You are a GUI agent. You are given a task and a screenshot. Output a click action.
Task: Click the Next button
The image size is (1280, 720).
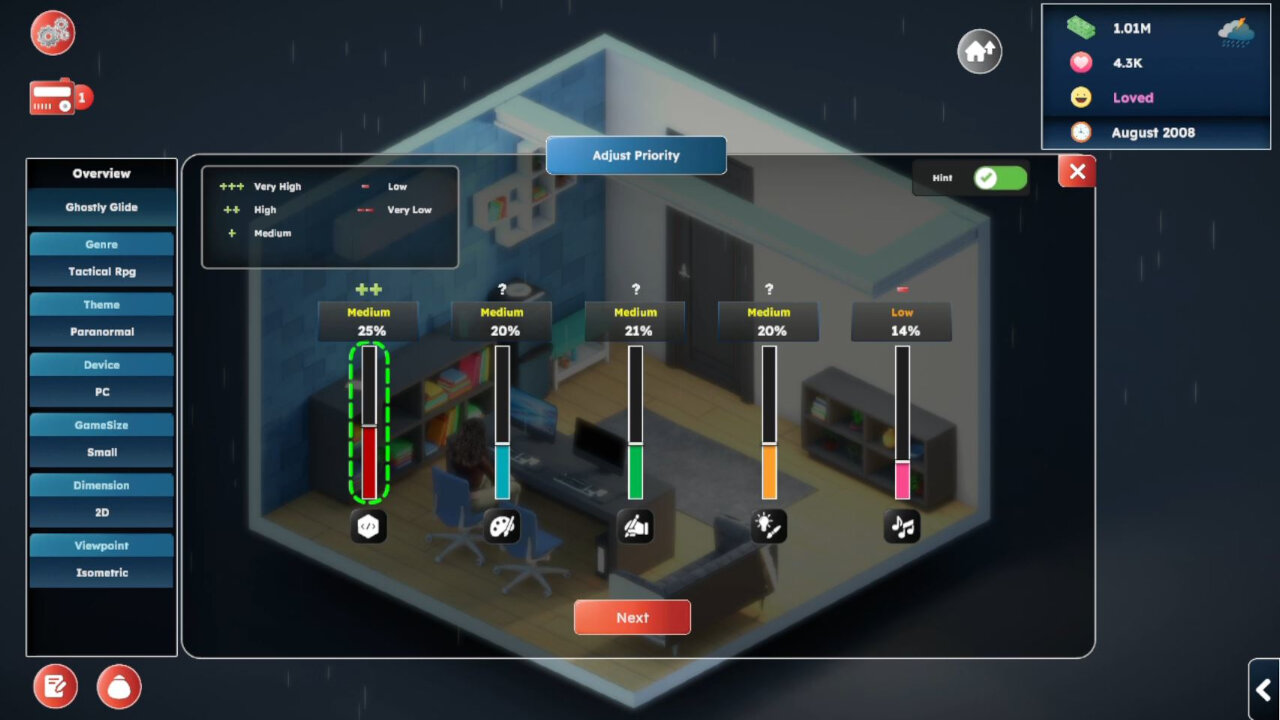click(x=631, y=617)
